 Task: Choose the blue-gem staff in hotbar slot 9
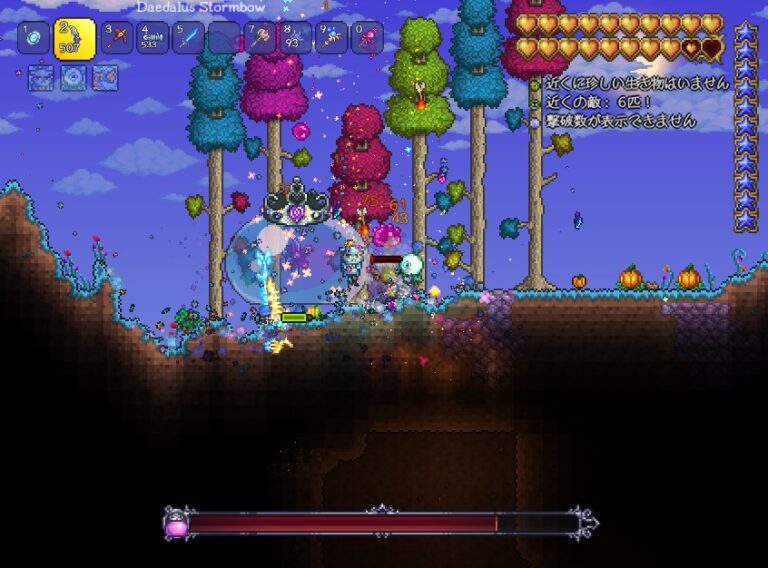click(x=330, y=38)
